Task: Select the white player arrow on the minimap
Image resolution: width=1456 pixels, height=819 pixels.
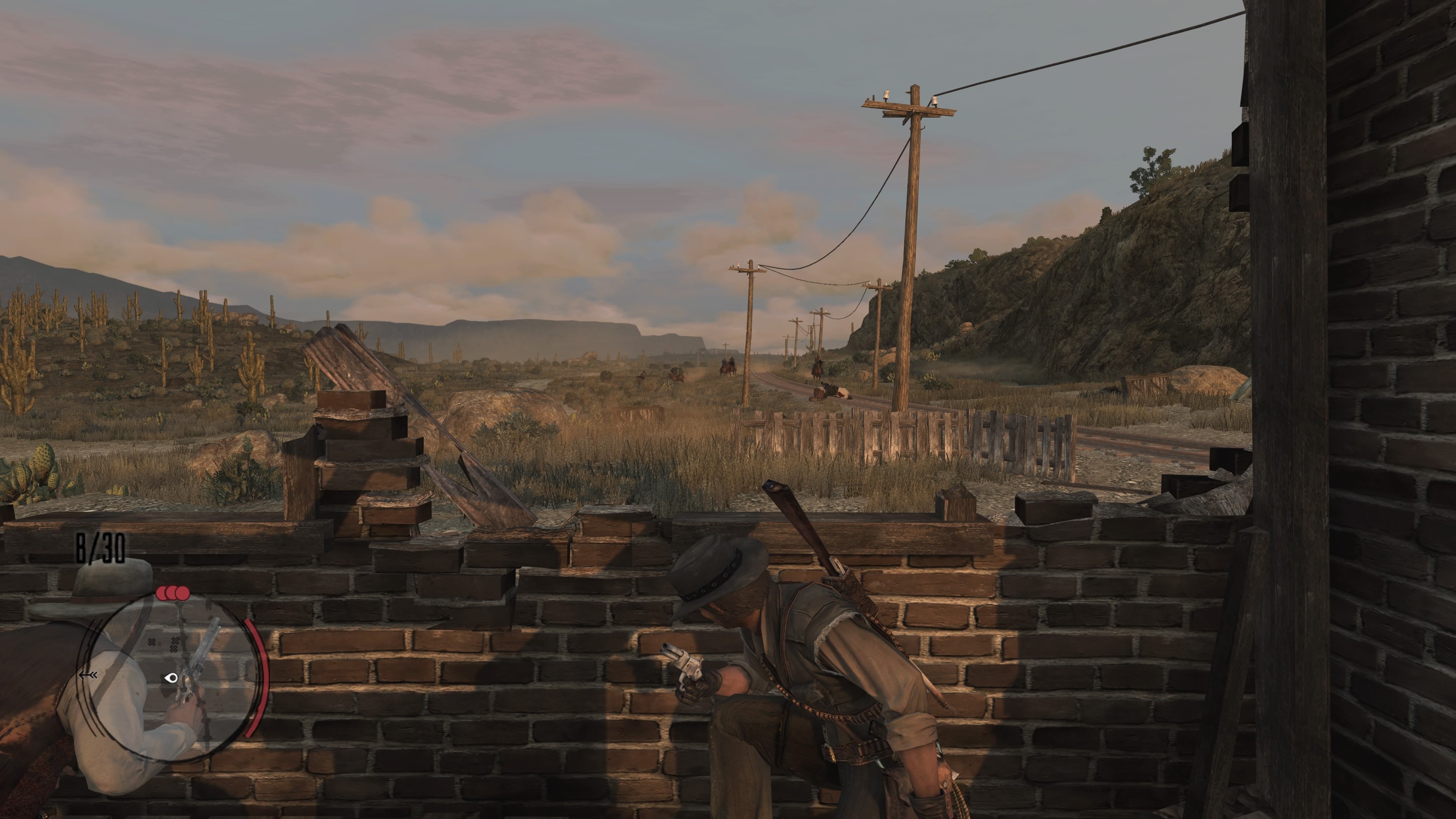Action: [x=171, y=678]
